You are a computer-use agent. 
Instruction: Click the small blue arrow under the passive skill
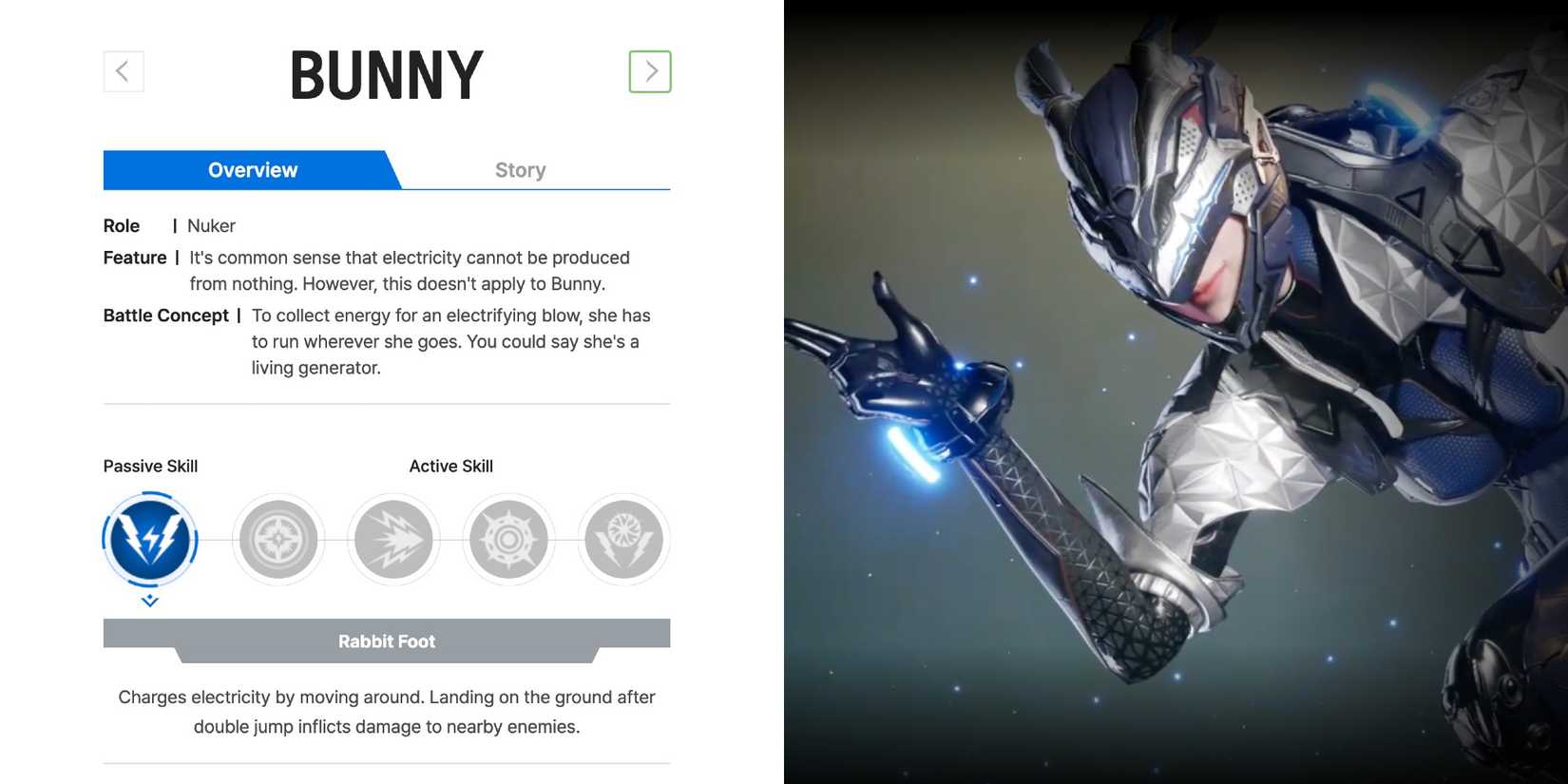[x=149, y=600]
